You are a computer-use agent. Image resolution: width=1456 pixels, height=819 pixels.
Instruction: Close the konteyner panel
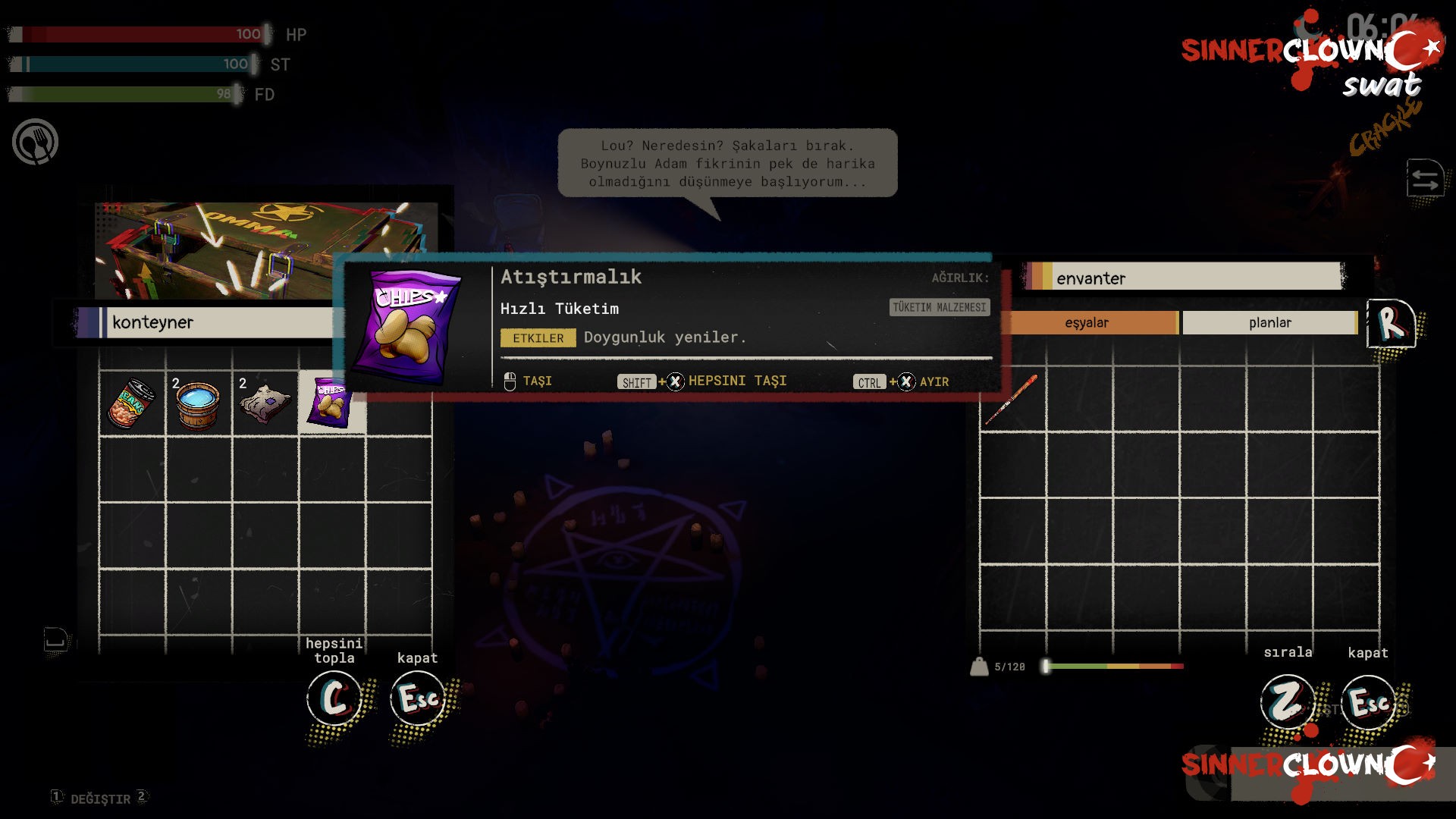point(417,698)
